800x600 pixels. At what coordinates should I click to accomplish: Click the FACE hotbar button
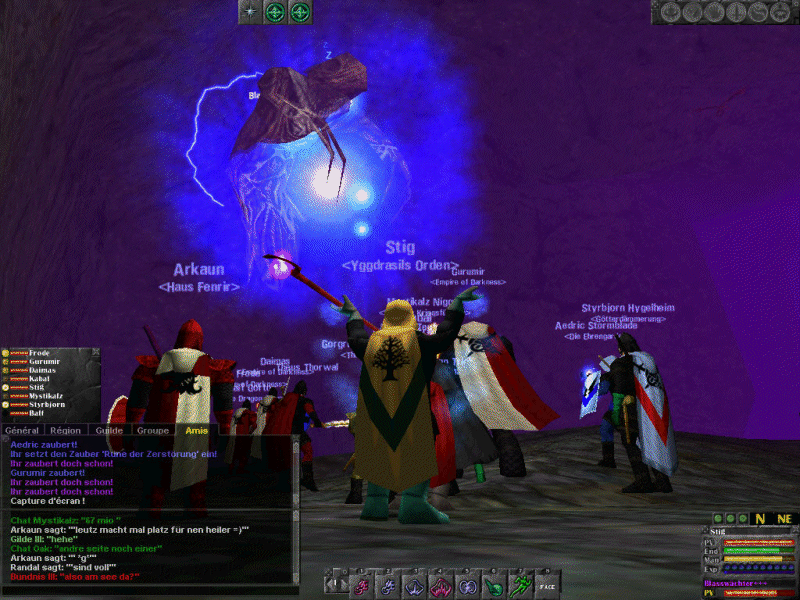546,585
